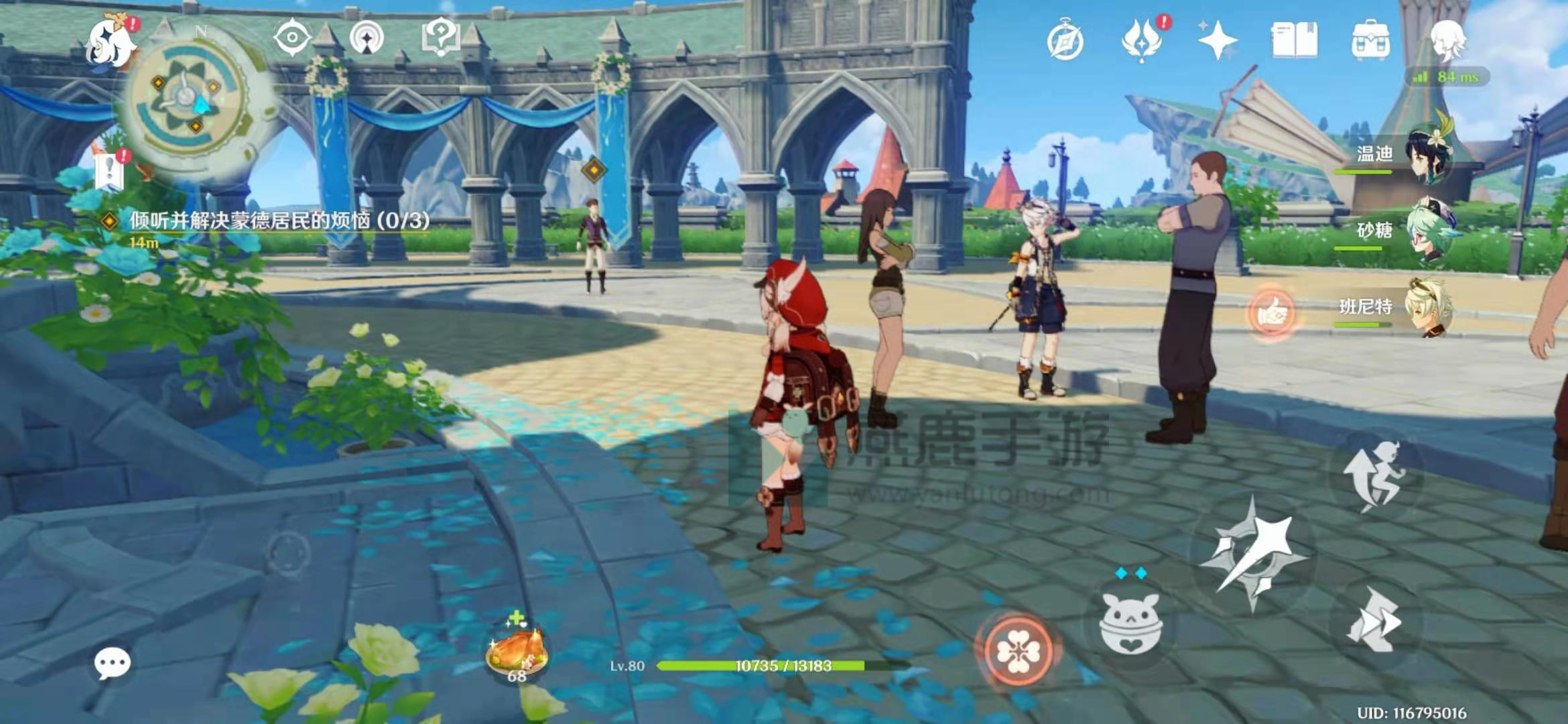1568x724 pixels.
Task: Open the character profile head icon
Action: point(1447,40)
